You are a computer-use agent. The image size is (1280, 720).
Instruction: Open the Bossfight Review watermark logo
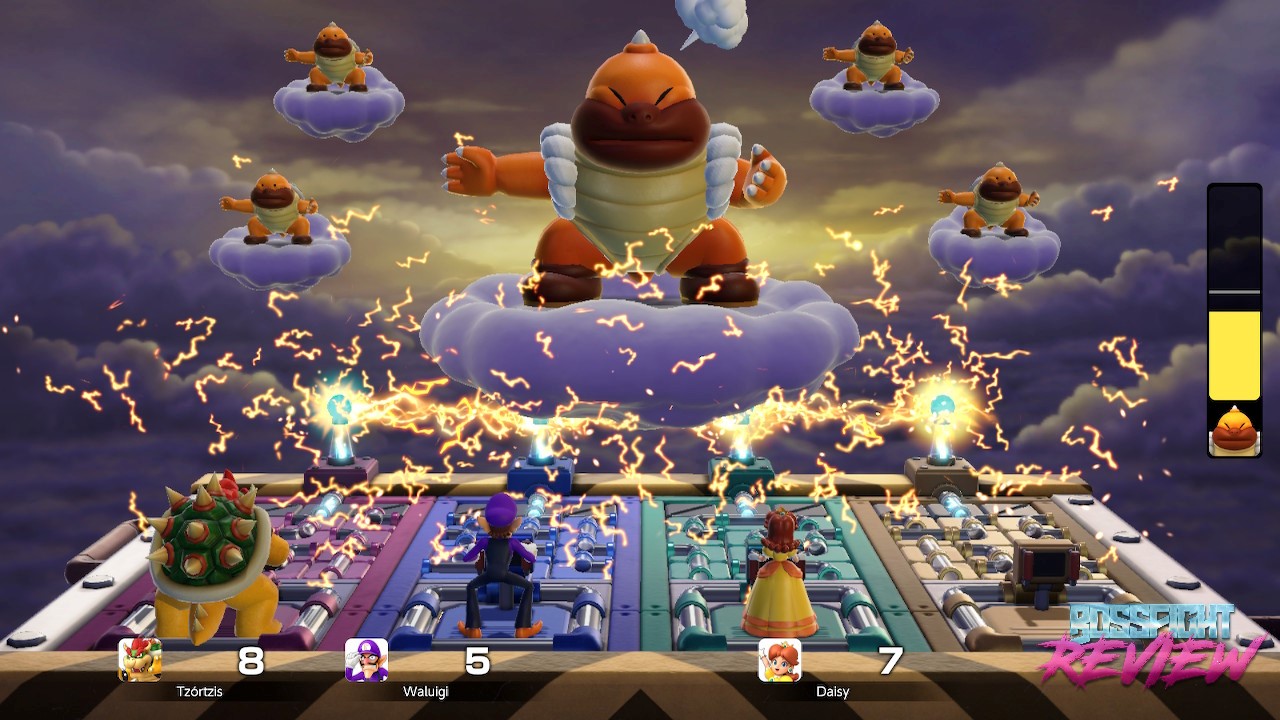(x=1152, y=644)
